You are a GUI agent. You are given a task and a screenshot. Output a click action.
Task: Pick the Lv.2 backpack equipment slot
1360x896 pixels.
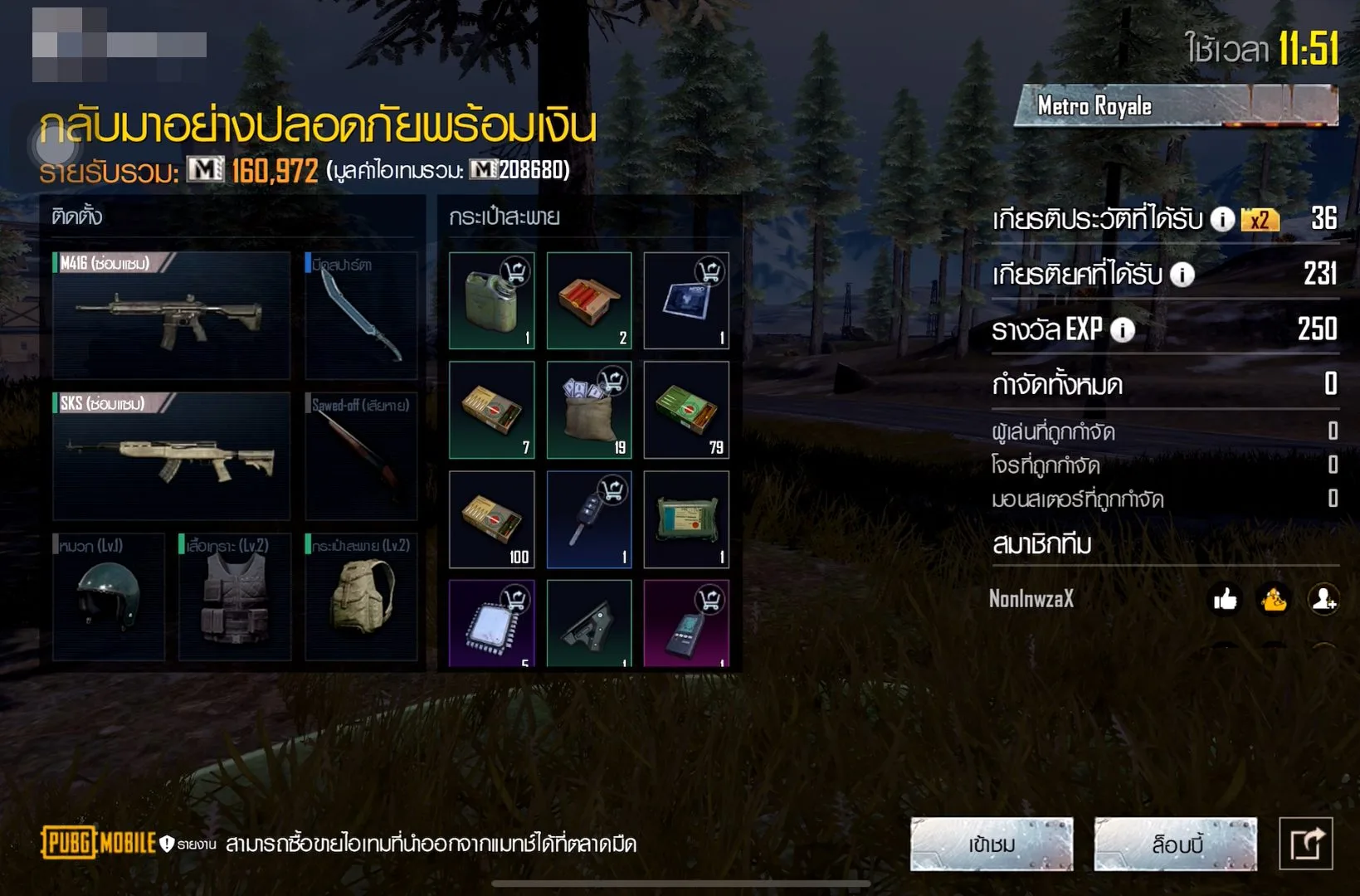click(361, 597)
